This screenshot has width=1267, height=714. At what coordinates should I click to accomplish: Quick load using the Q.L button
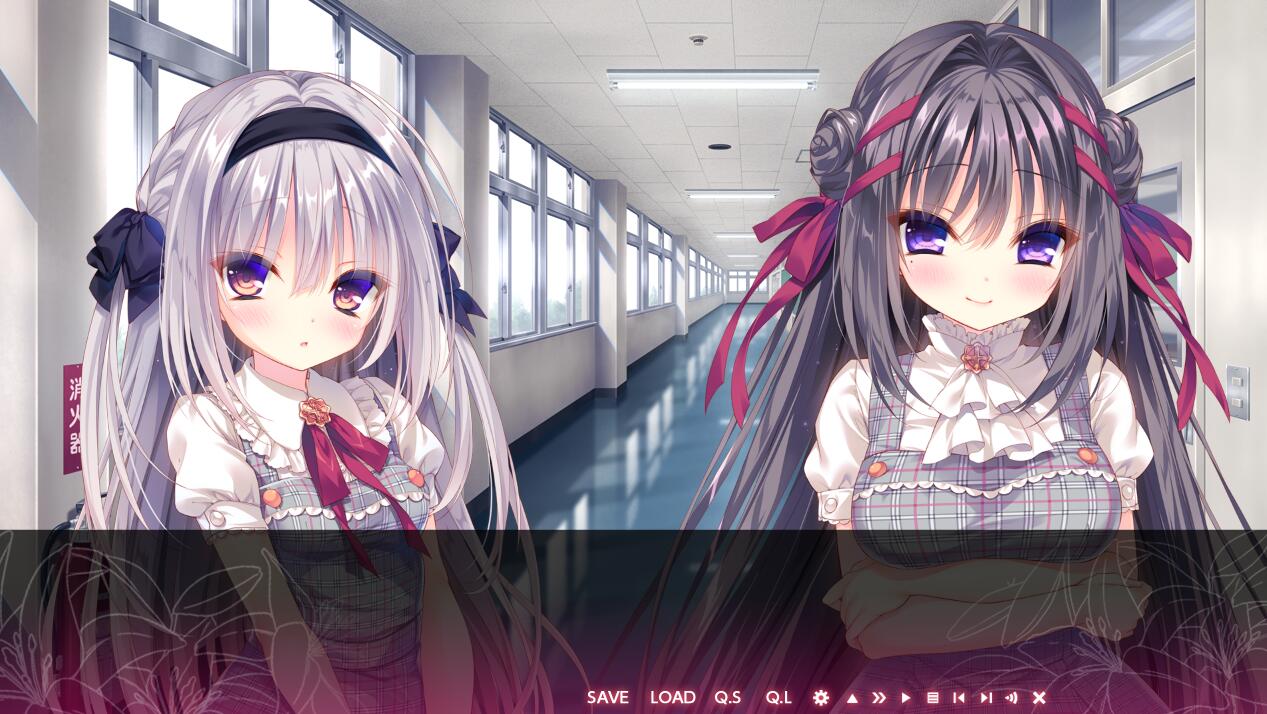point(778,697)
